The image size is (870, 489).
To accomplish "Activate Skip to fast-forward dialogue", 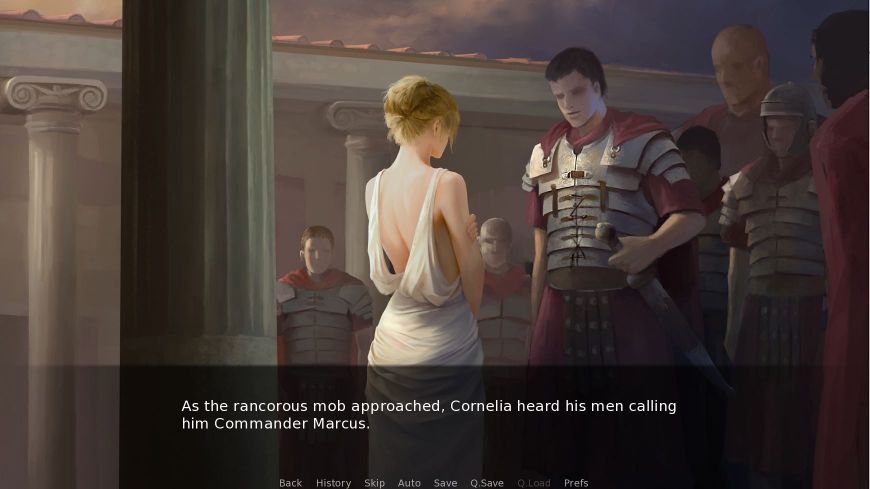I will [x=374, y=483].
